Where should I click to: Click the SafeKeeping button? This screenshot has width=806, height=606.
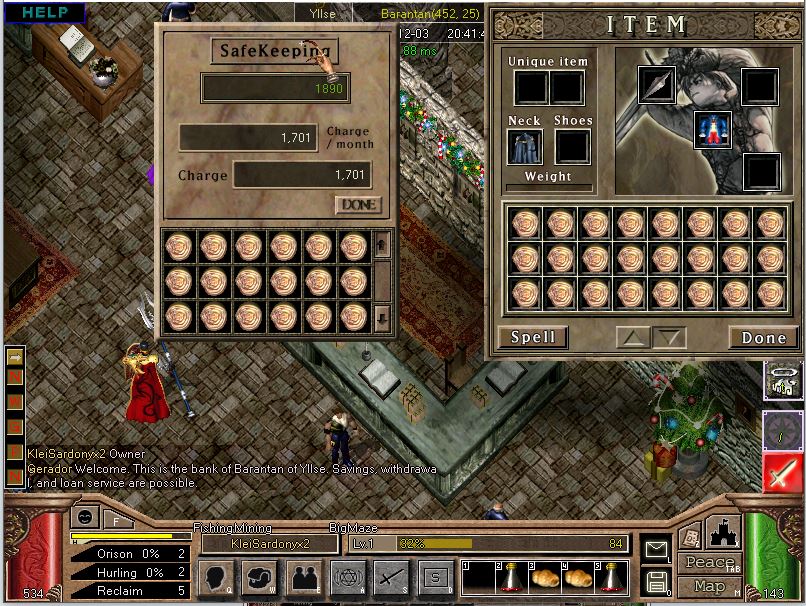point(273,50)
